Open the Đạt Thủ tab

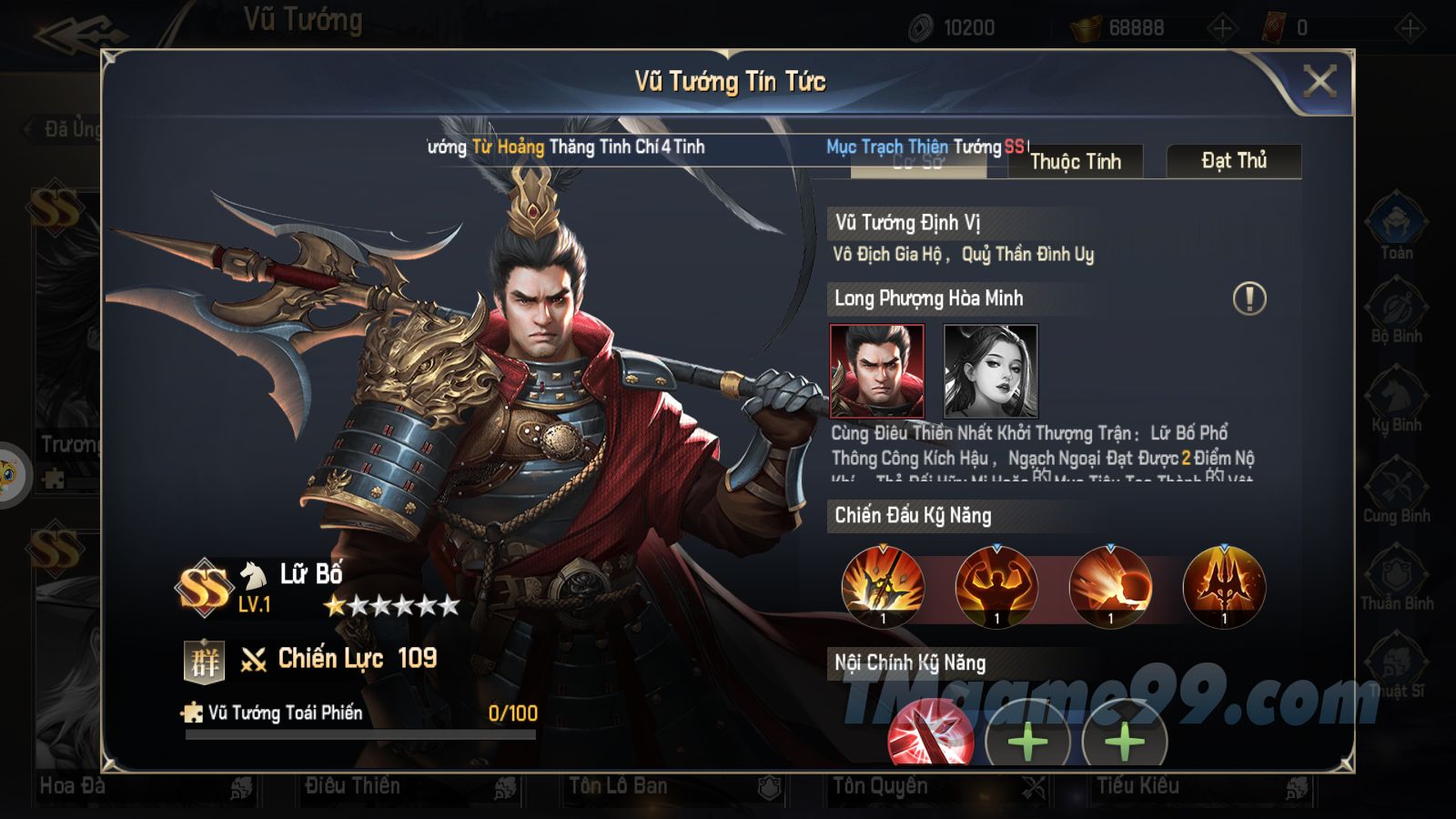point(1233,161)
